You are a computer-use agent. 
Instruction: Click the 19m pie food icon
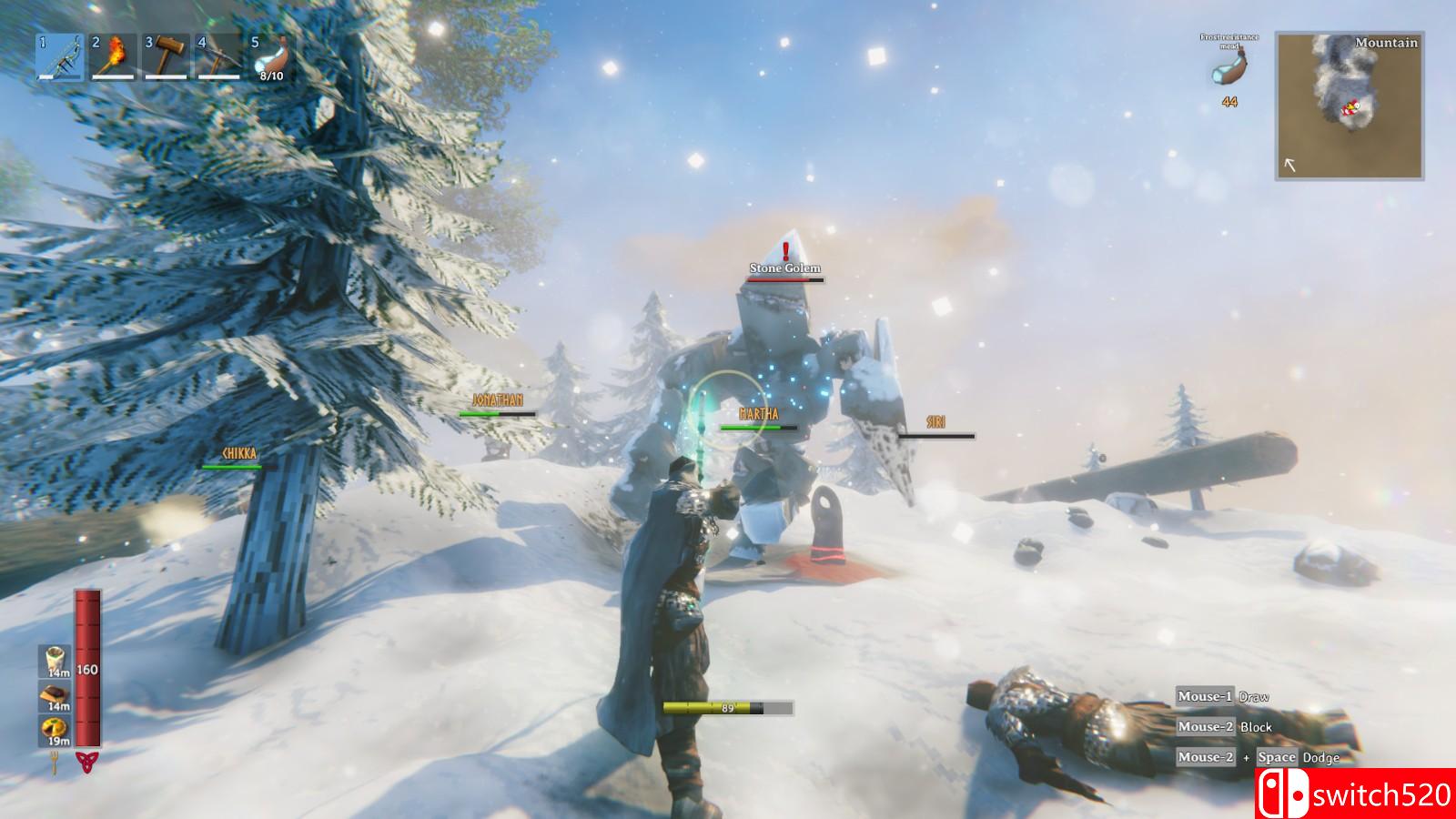[53, 728]
